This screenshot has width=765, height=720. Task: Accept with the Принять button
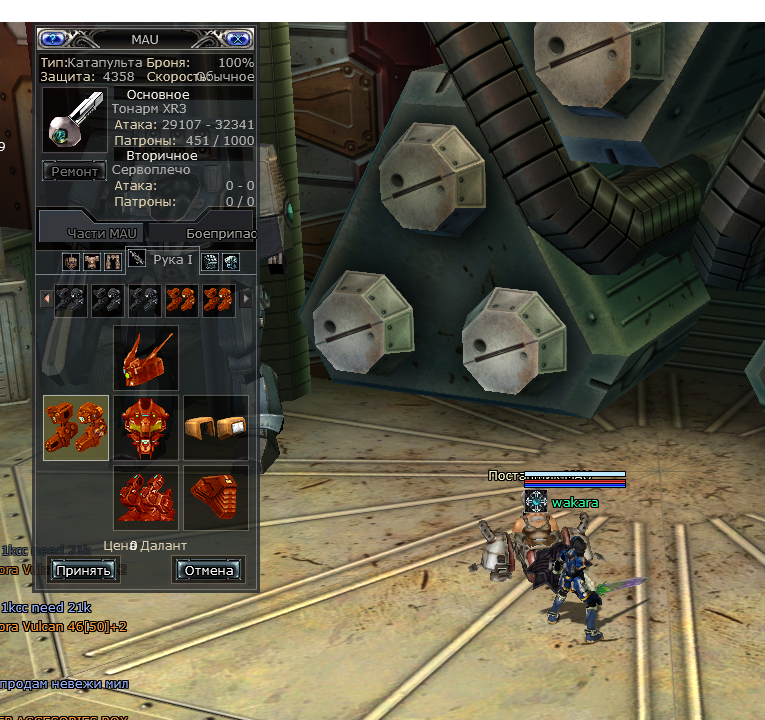84,570
